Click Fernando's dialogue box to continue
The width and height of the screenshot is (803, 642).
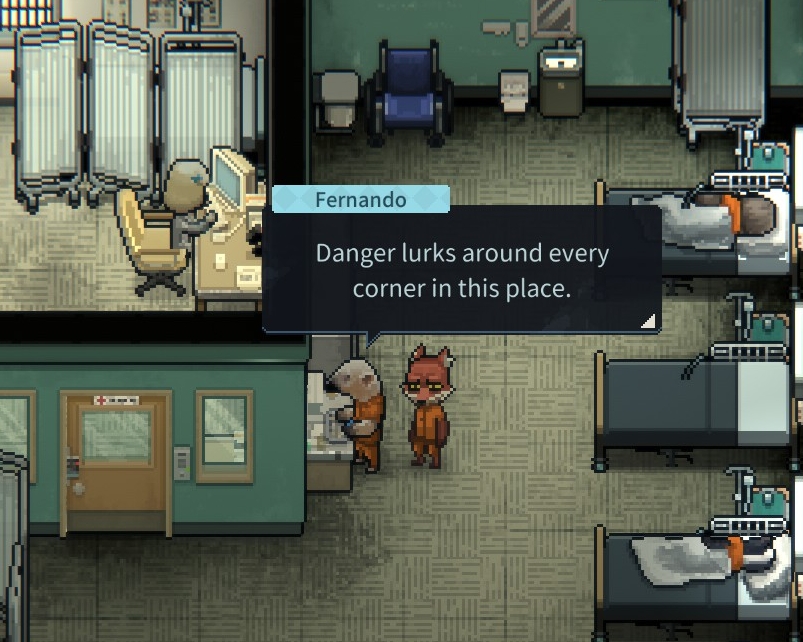tap(461, 270)
